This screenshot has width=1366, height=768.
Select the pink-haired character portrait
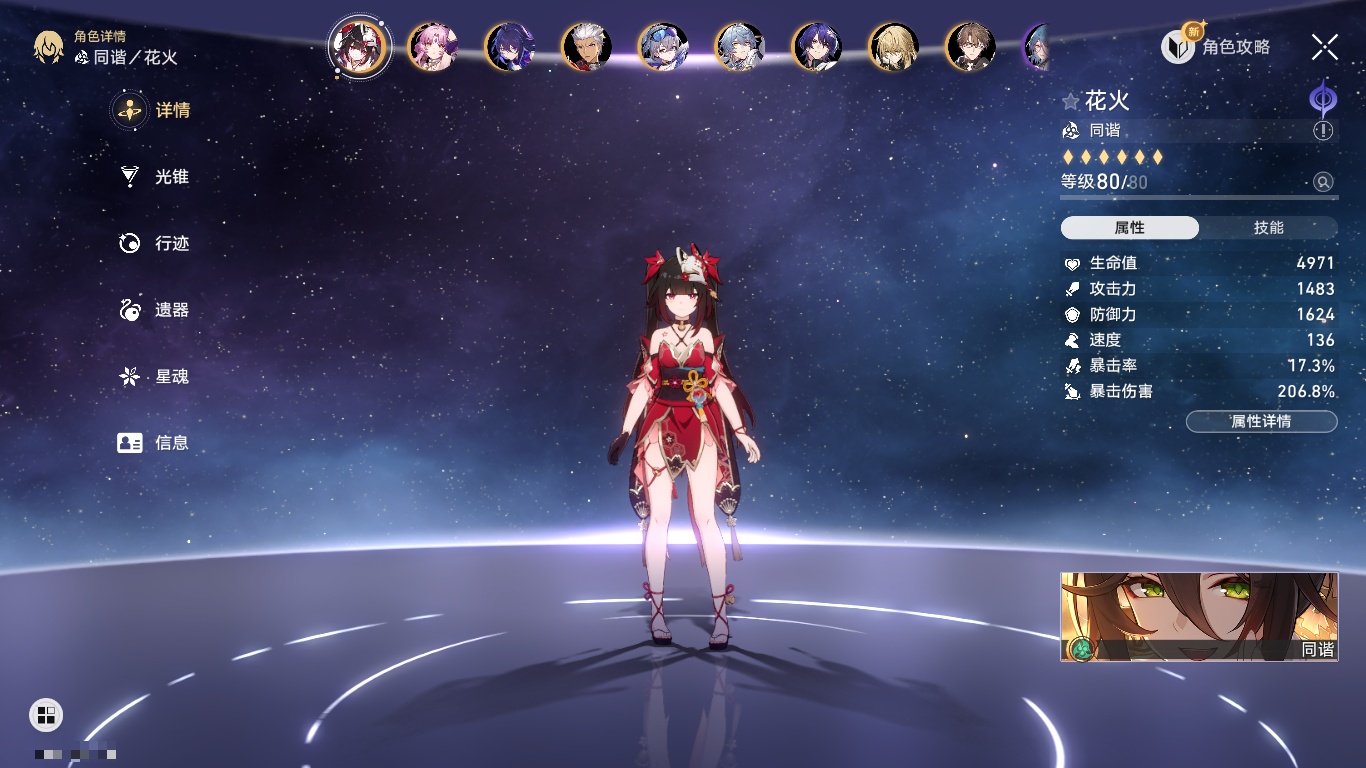click(x=433, y=47)
